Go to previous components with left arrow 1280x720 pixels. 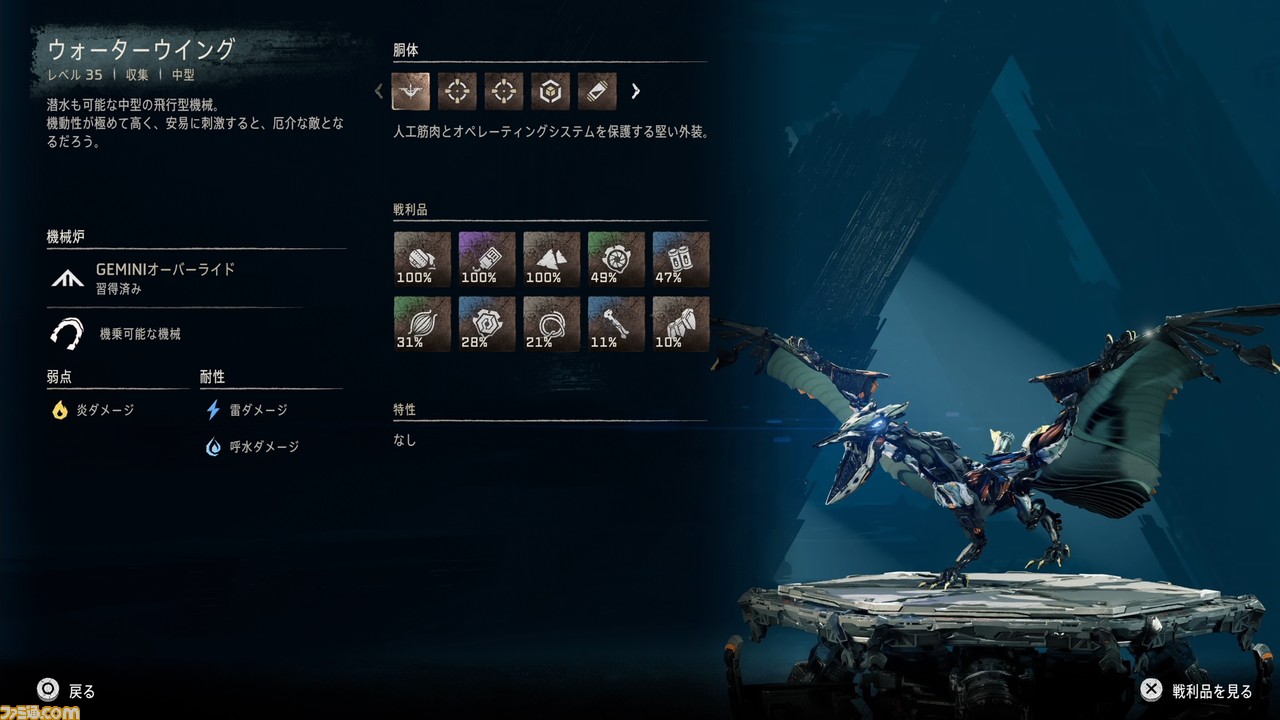pyautogui.click(x=379, y=91)
